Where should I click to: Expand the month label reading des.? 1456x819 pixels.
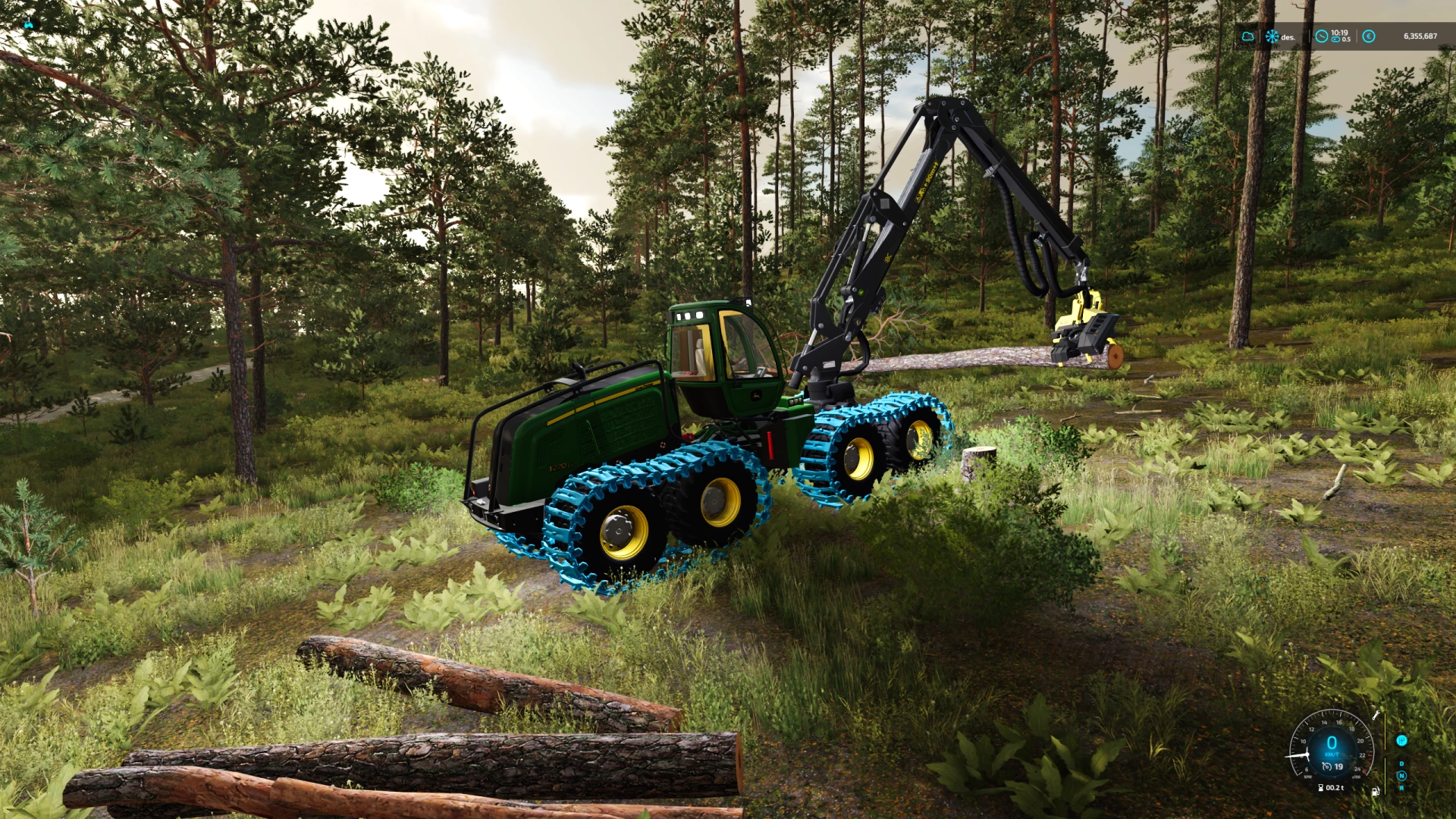pyautogui.click(x=1288, y=37)
